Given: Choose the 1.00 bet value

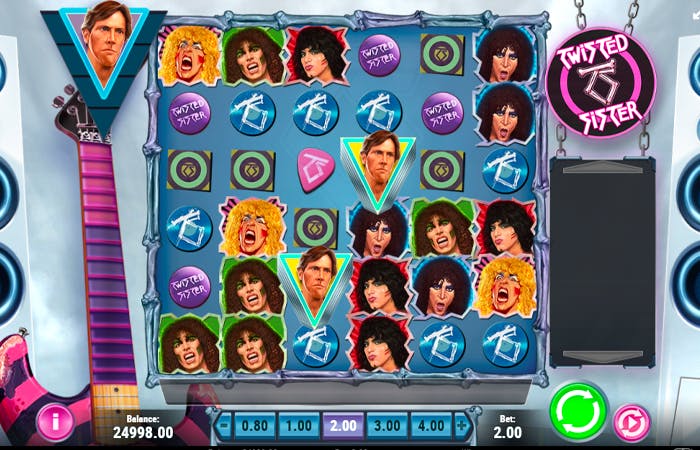Looking at the screenshot, I should (299, 425).
